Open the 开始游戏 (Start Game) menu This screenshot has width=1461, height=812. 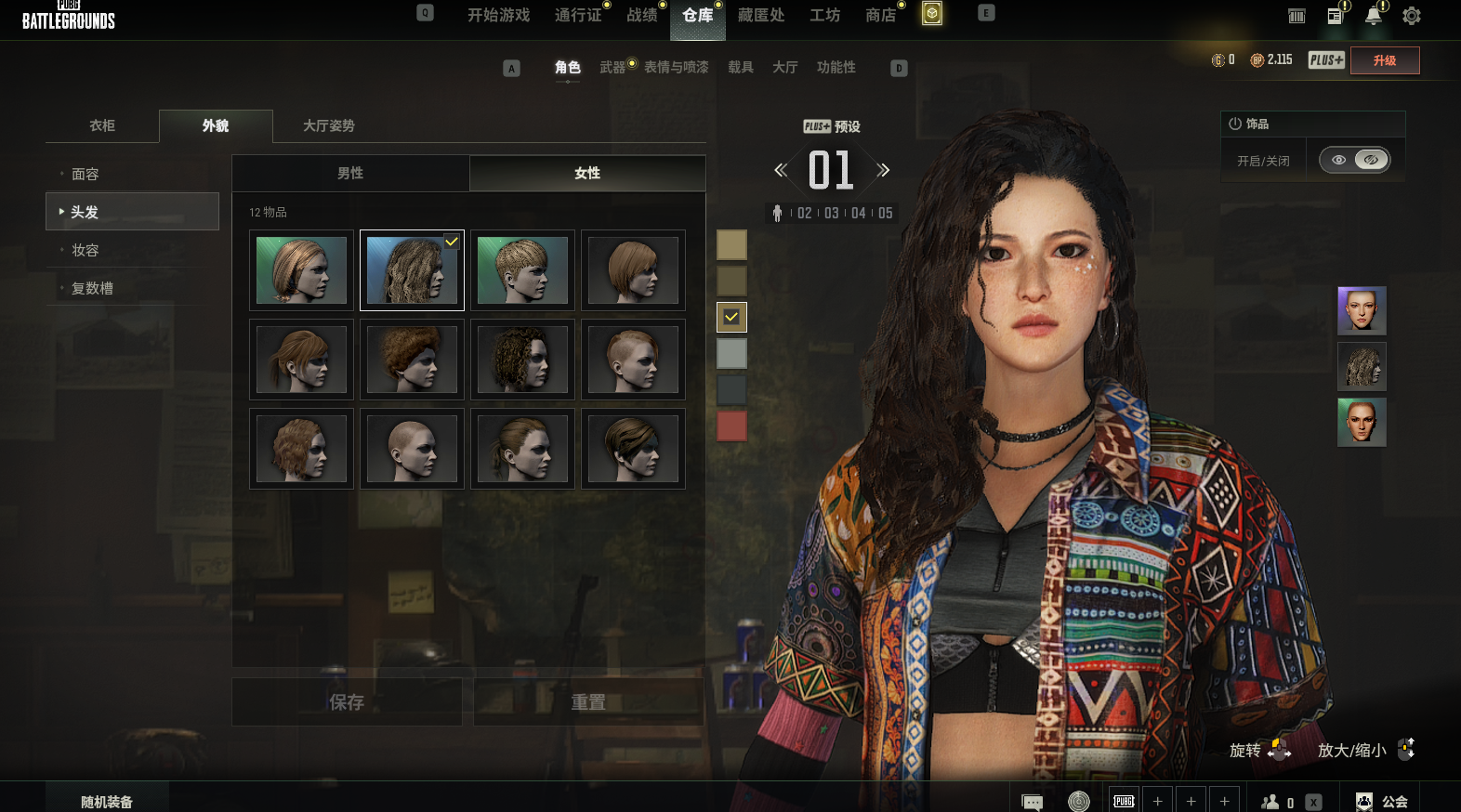(x=498, y=16)
